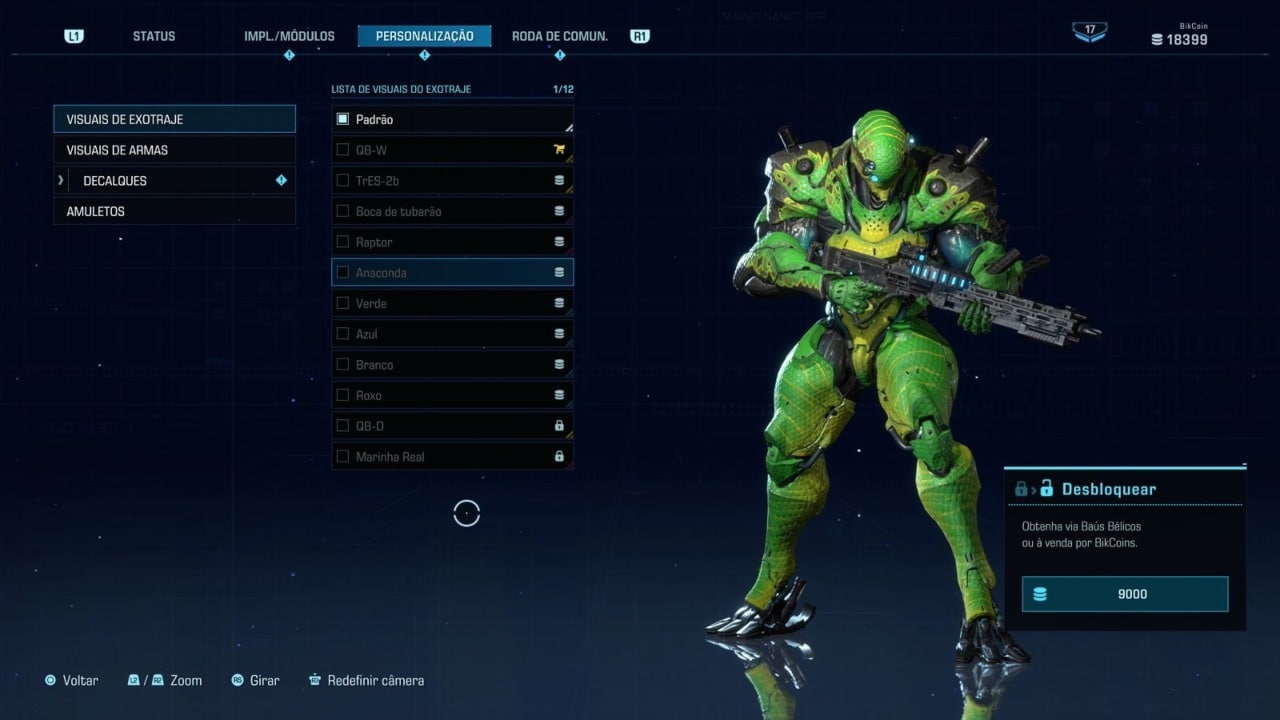Choose the Anaconda skin
This screenshot has height=720, width=1280.
coord(452,273)
